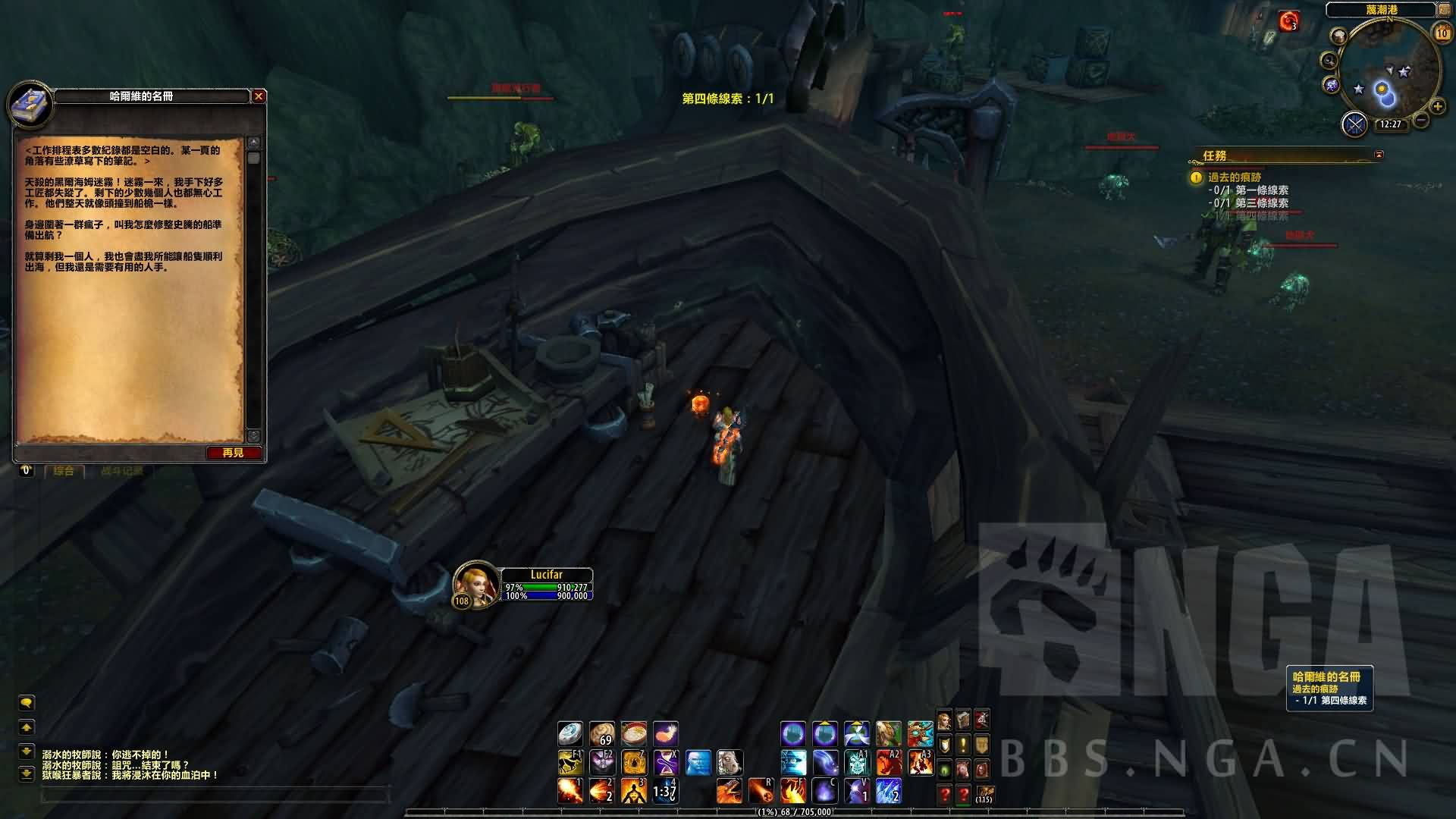Zoom in the minimap with plus button
The height and width of the screenshot is (819, 1456).
click(1437, 107)
